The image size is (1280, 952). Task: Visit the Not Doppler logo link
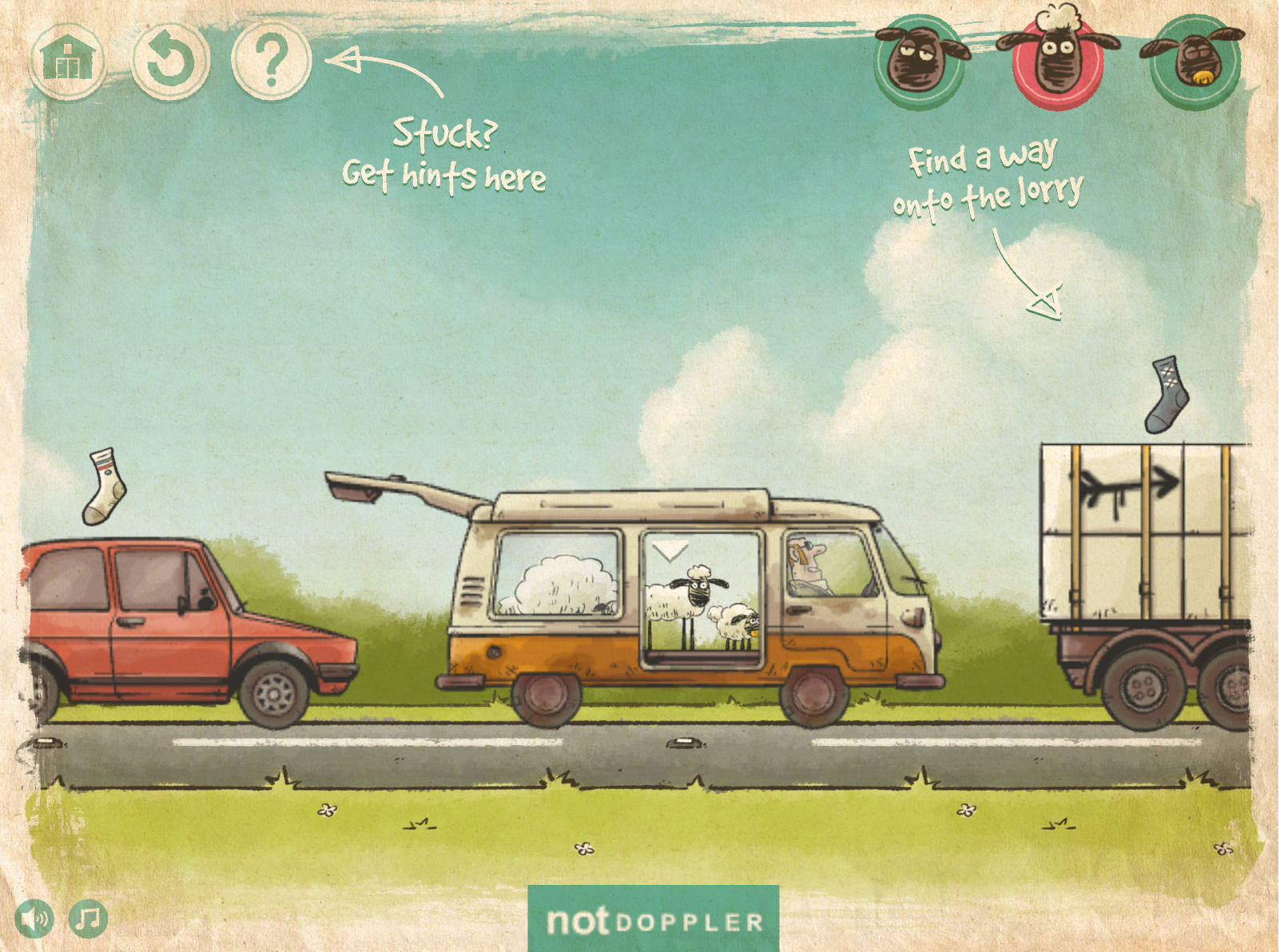(653, 920)
